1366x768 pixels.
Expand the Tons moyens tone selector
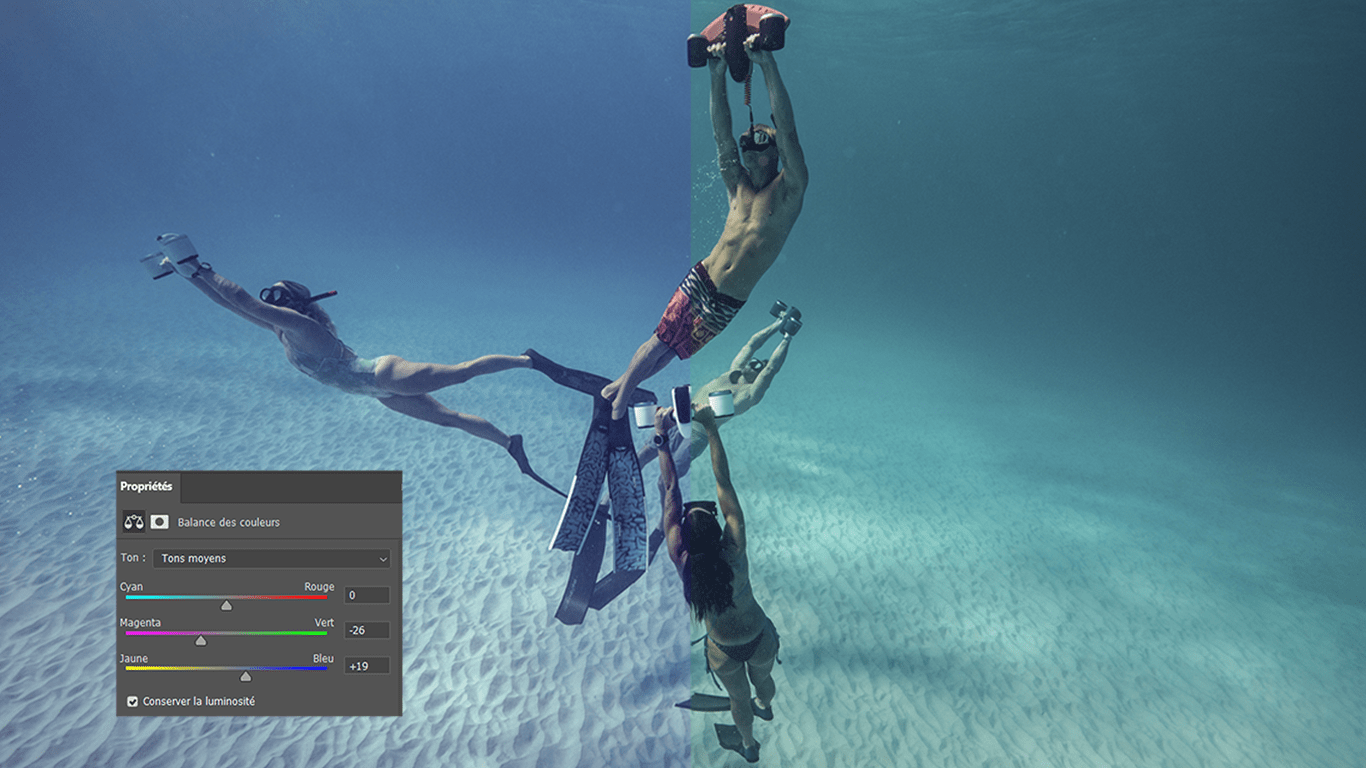click(x=270, y=558)
